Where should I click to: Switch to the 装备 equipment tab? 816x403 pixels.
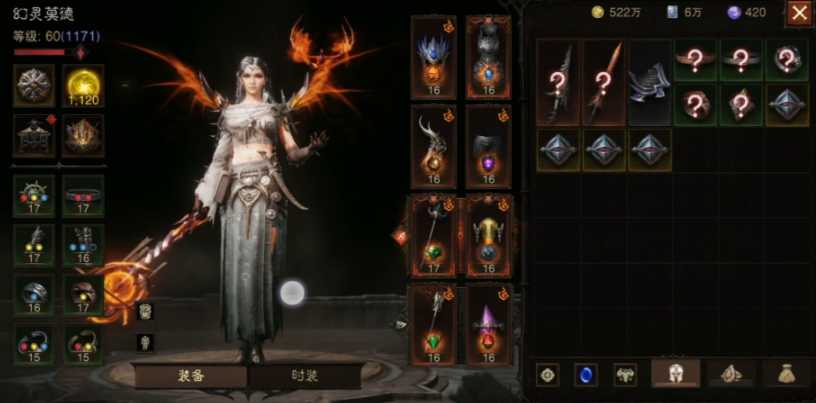pyautogui.click(x=191, y=376)
